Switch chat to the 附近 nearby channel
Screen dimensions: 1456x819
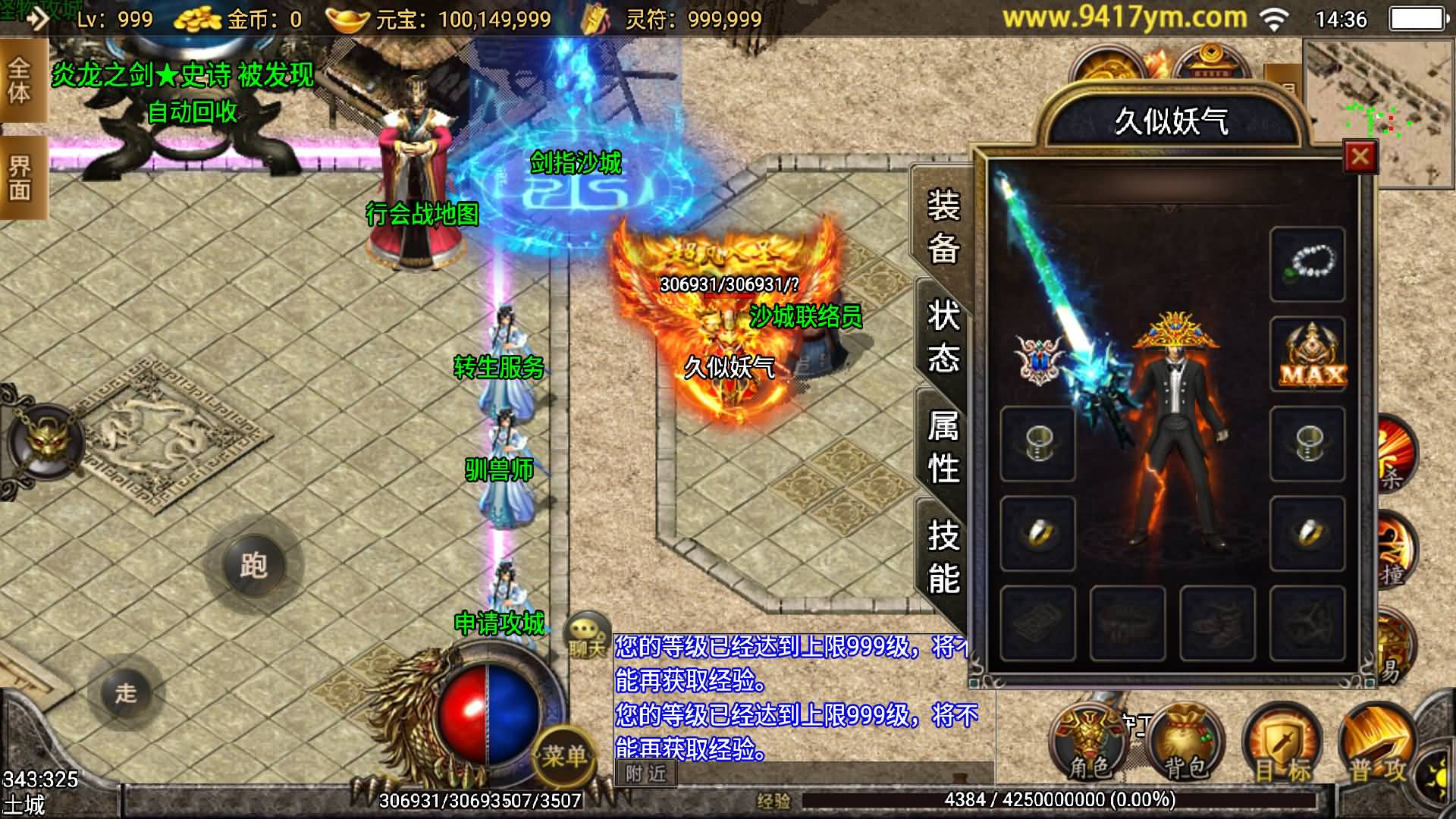645,773
